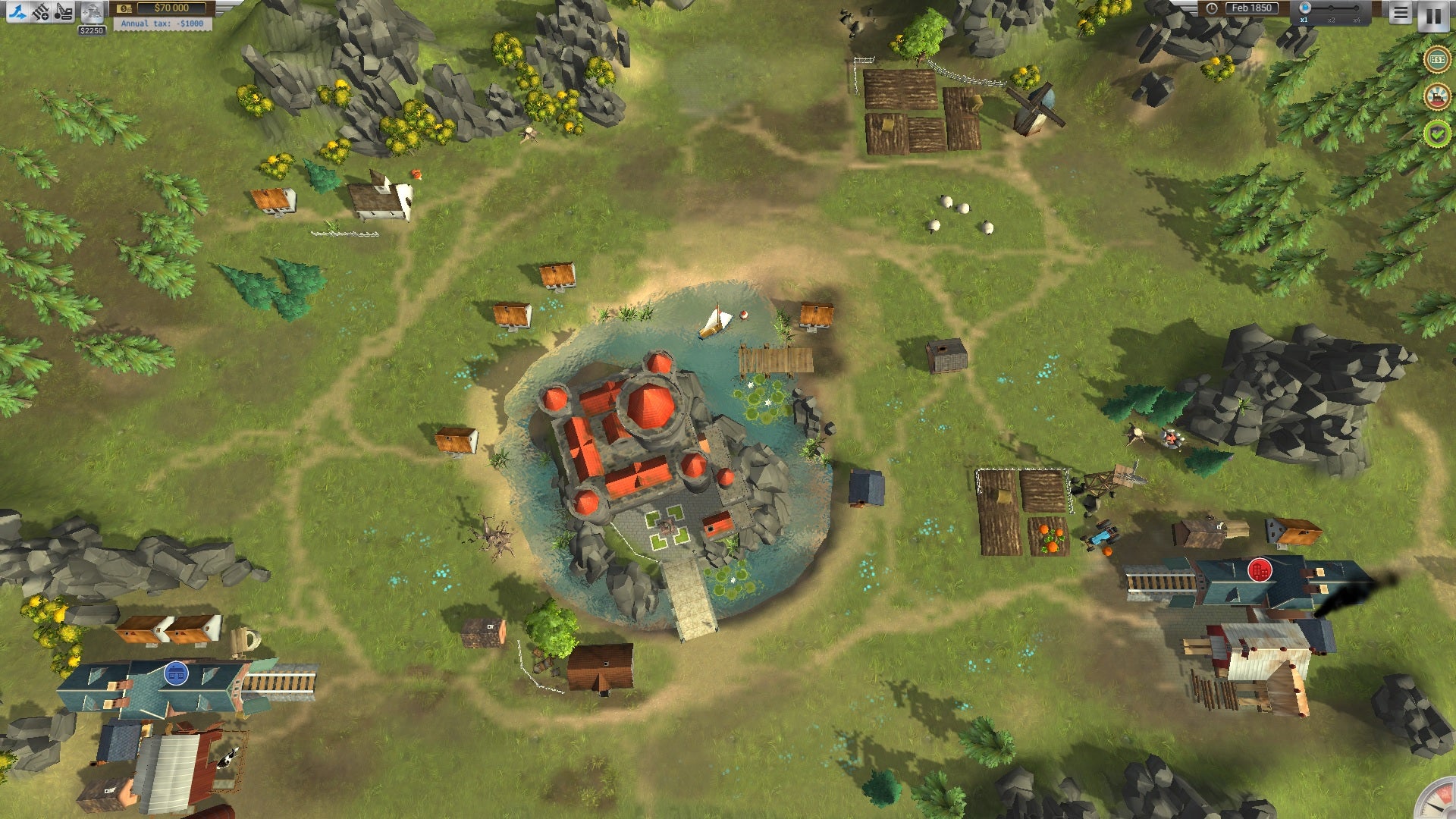This screenshot has height=819, width=1456.
Task: Select the red station marker
Action: pyautogui.click(x=1260, y=570)
